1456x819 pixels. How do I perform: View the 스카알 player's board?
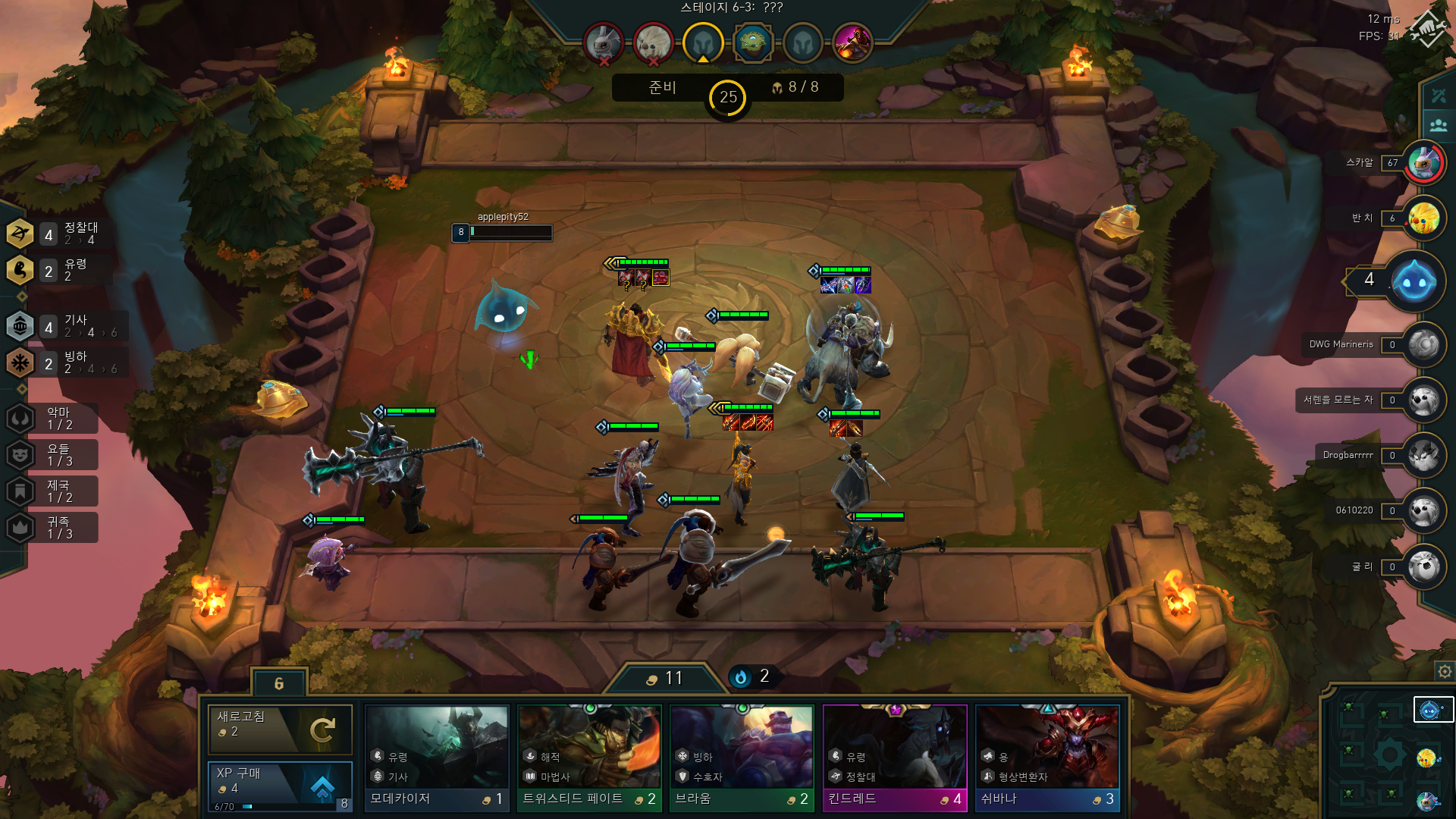pyautogui.click(x=1423, y=162)
